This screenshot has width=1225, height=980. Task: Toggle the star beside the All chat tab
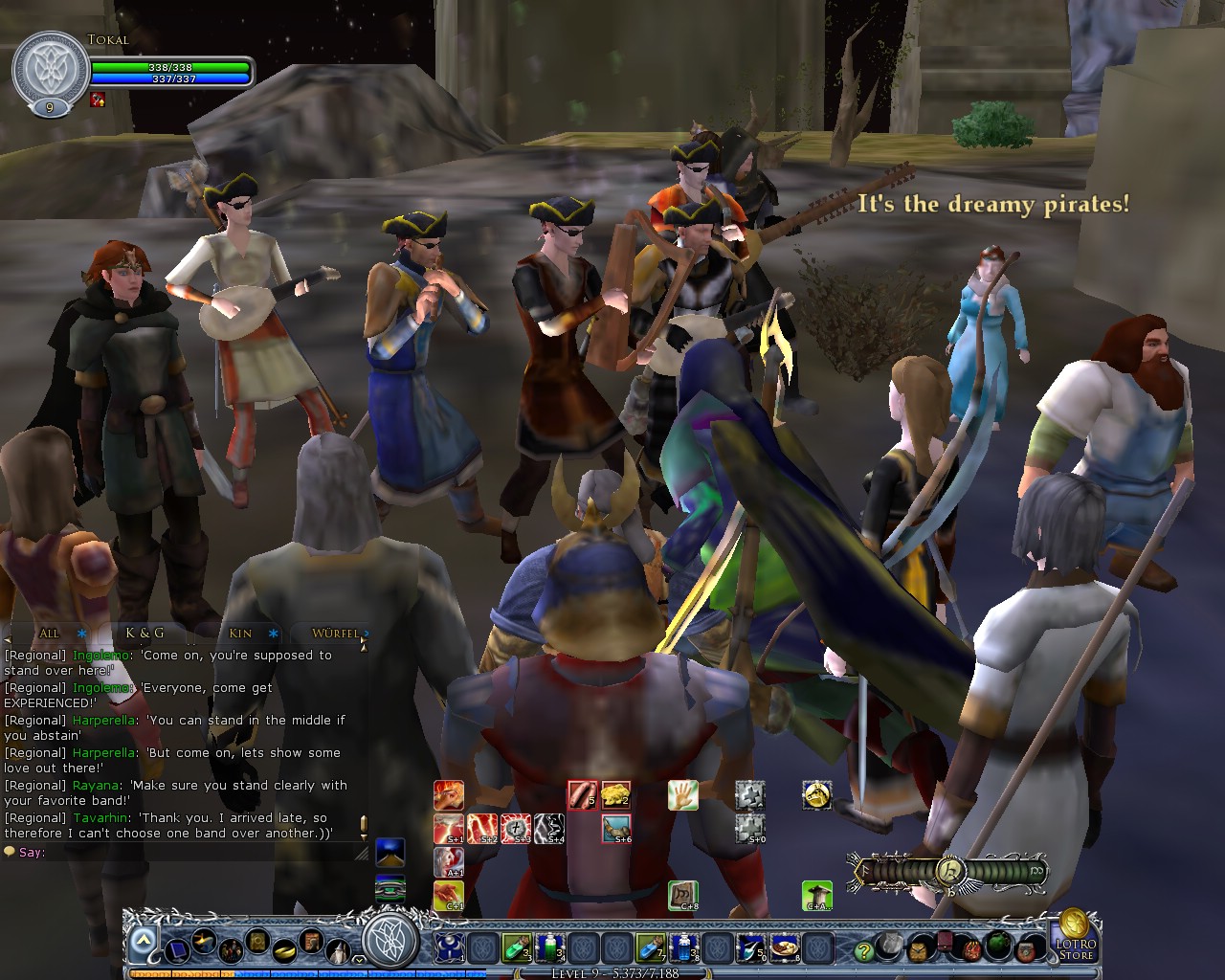(80, 634)
